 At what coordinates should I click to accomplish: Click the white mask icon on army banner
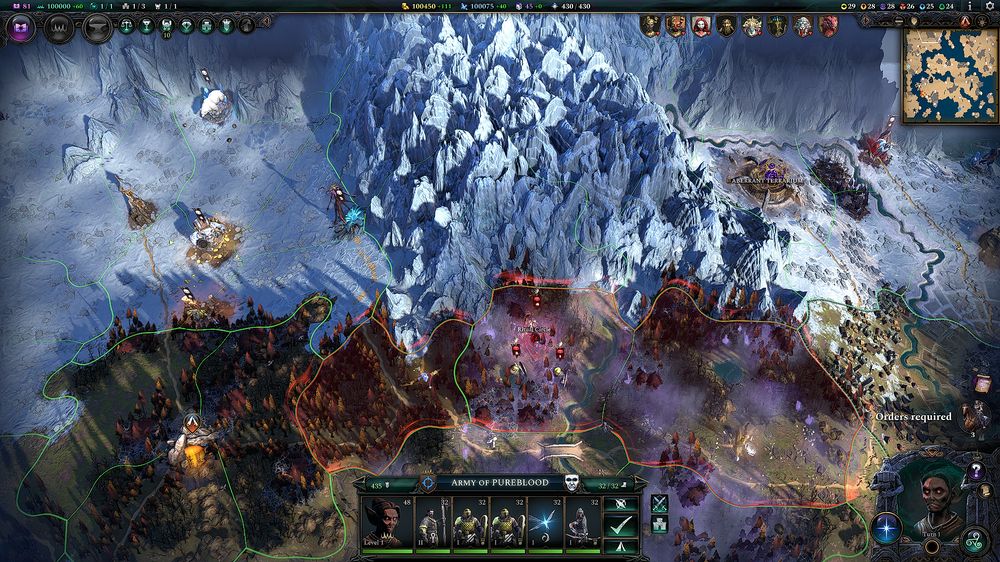[x=571, y=483]
